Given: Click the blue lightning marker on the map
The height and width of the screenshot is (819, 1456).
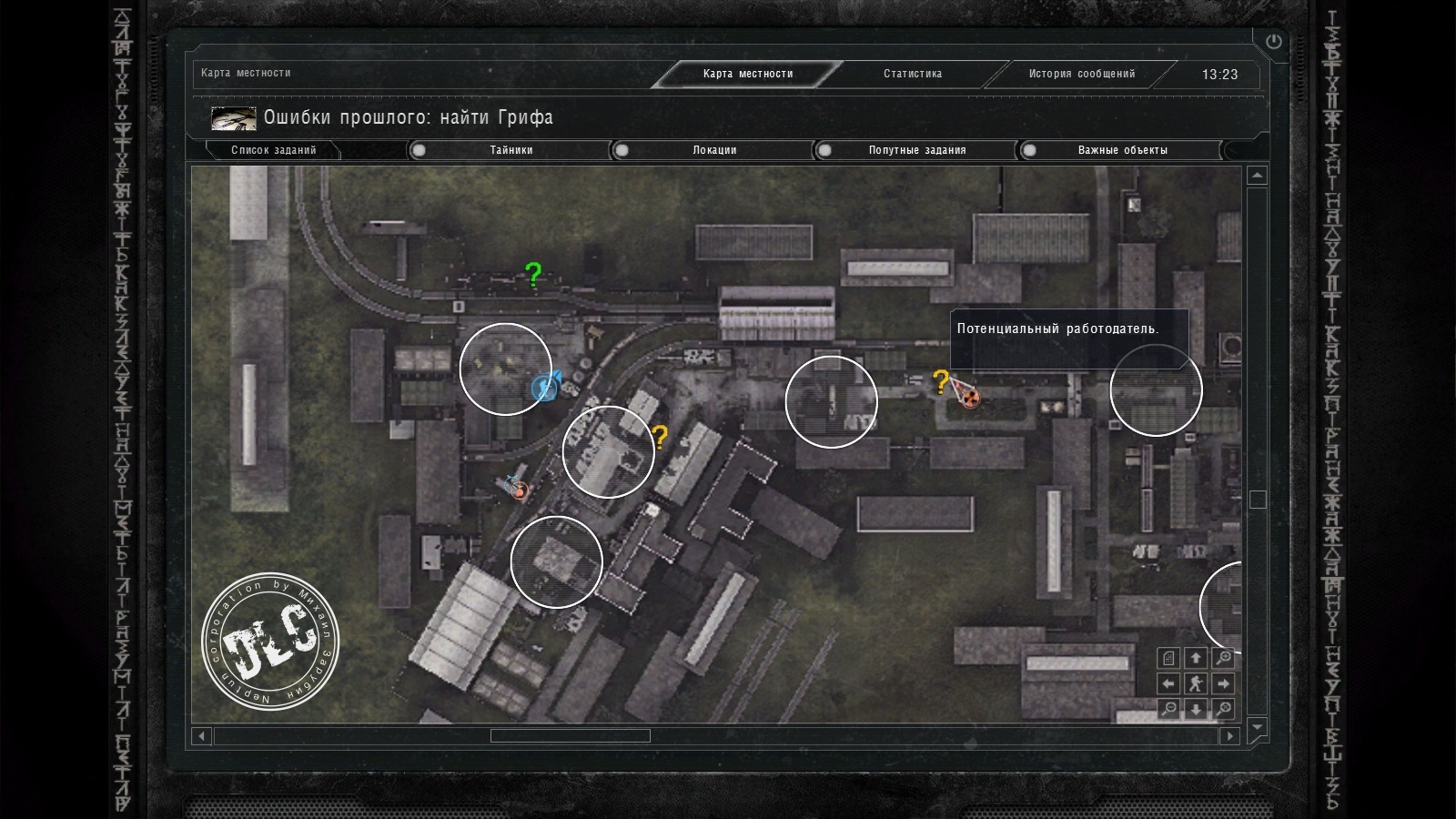Looking at the screenshot, I should tap(544, 389).
